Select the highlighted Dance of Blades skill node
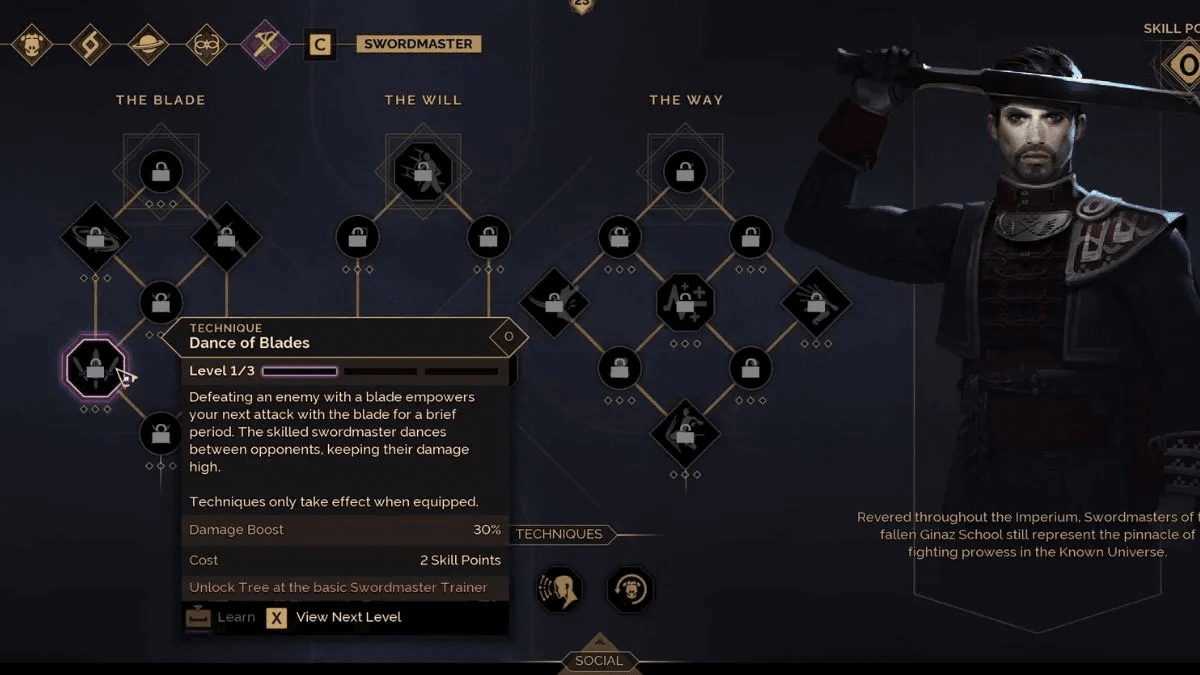This screenshot has height=675, width=1200. [x=95, y=368]
